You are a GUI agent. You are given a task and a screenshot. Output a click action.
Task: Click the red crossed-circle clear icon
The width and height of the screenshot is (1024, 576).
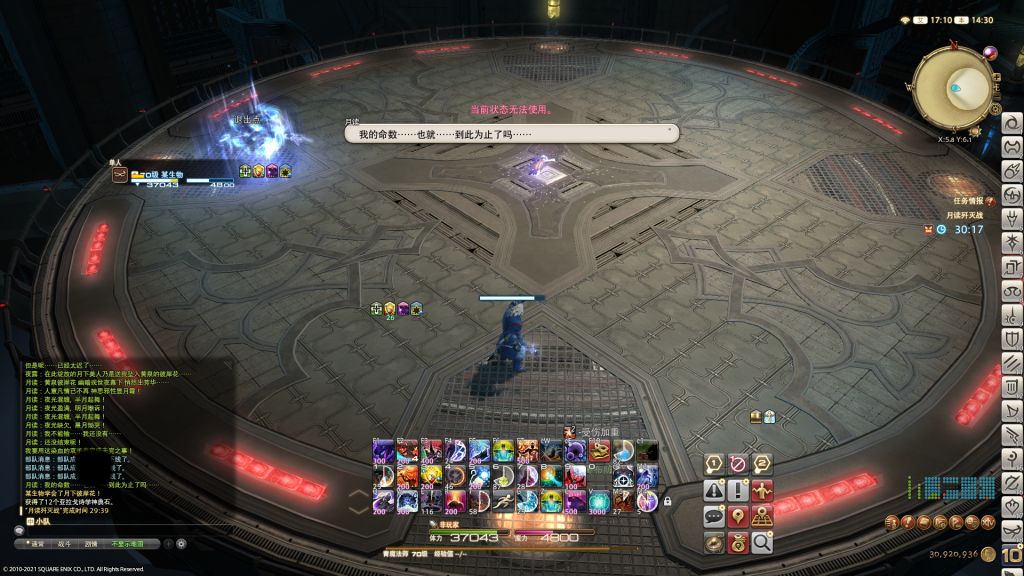click(x=738, y=463)
